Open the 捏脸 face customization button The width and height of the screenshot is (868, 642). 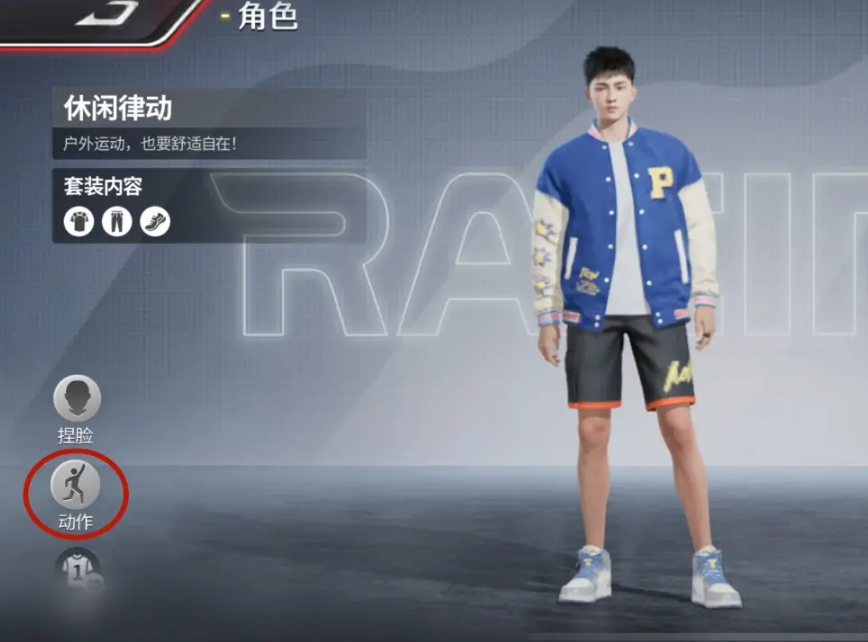click(x=77, y=400)
